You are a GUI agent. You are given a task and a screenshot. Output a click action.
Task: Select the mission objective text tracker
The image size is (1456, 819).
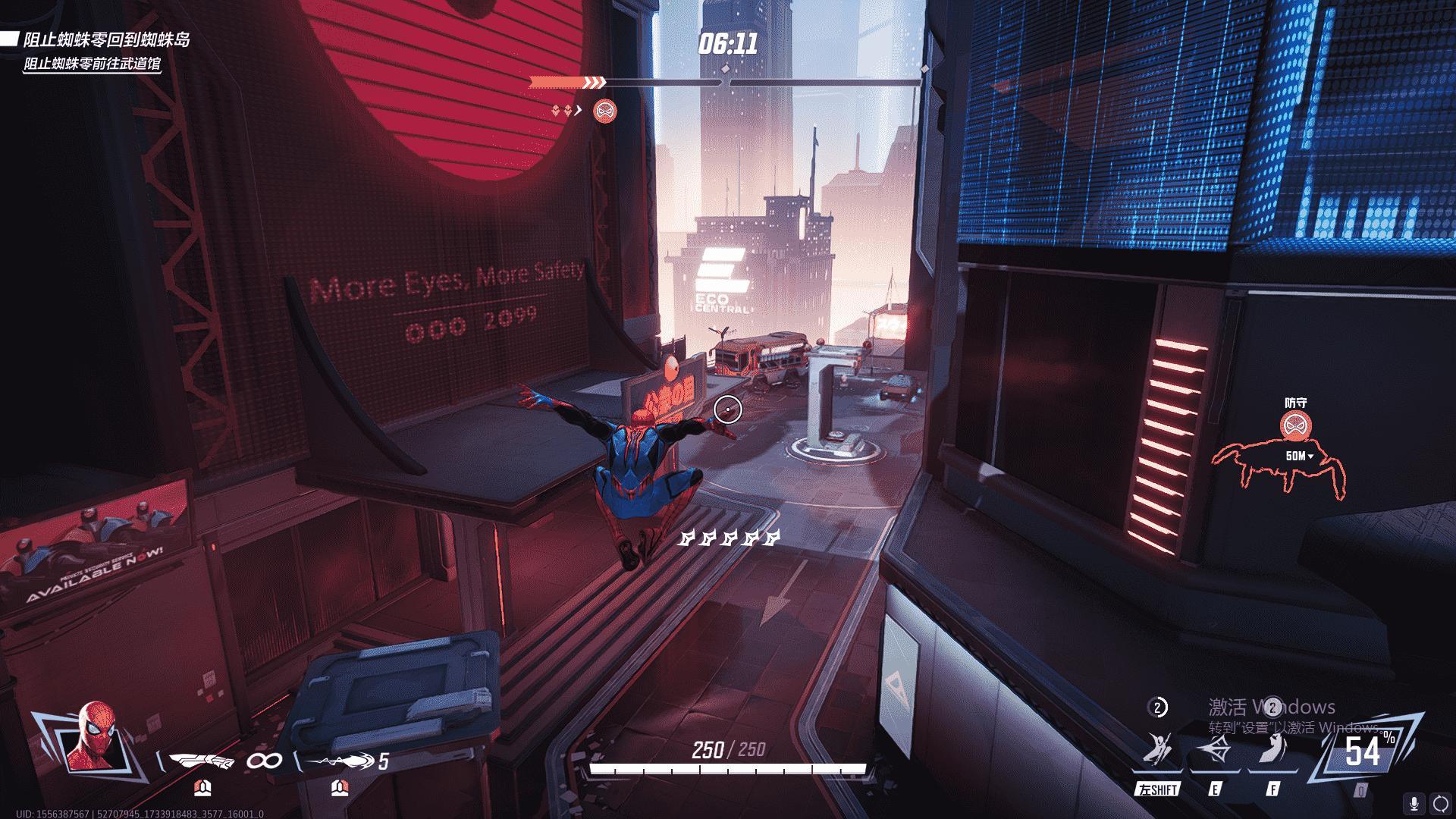coord(99,51)
